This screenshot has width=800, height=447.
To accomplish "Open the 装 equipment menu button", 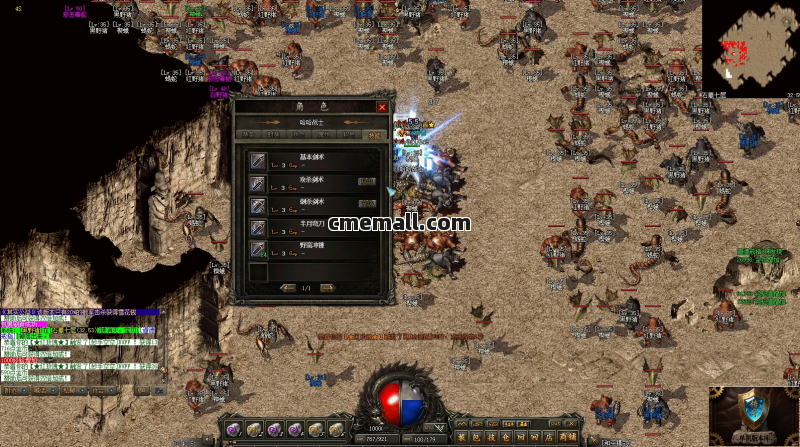I will pos(461,436).
